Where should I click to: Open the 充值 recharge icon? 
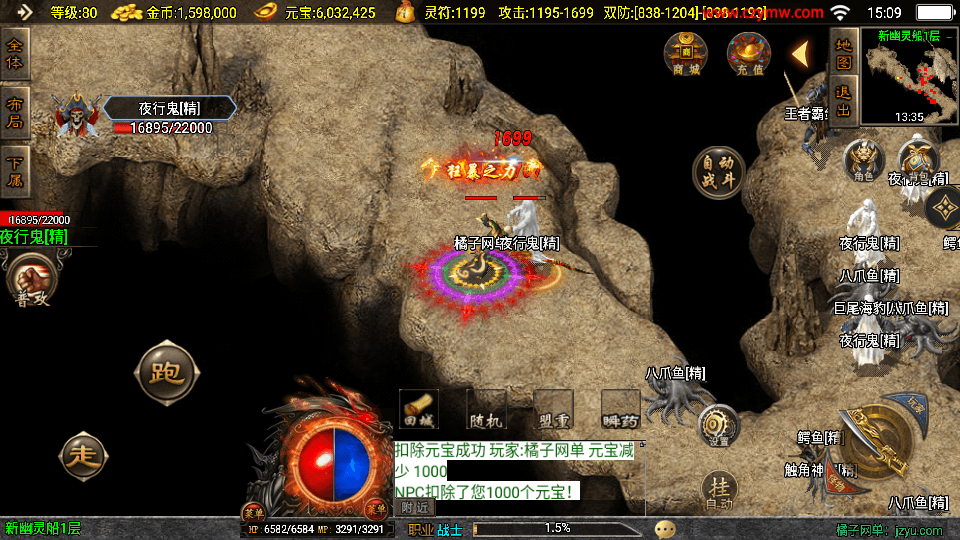[748, 53]
